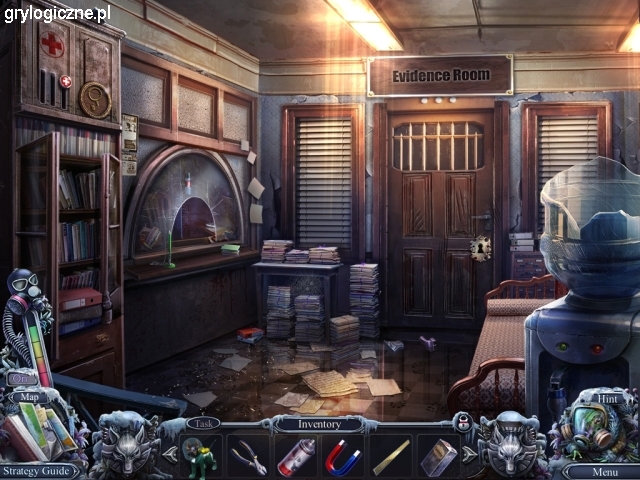Toggle the inventory lock icon
Image resolution: width=640 pixels, height=480 pixels.
pyautogui.click(x=463, y=423)
